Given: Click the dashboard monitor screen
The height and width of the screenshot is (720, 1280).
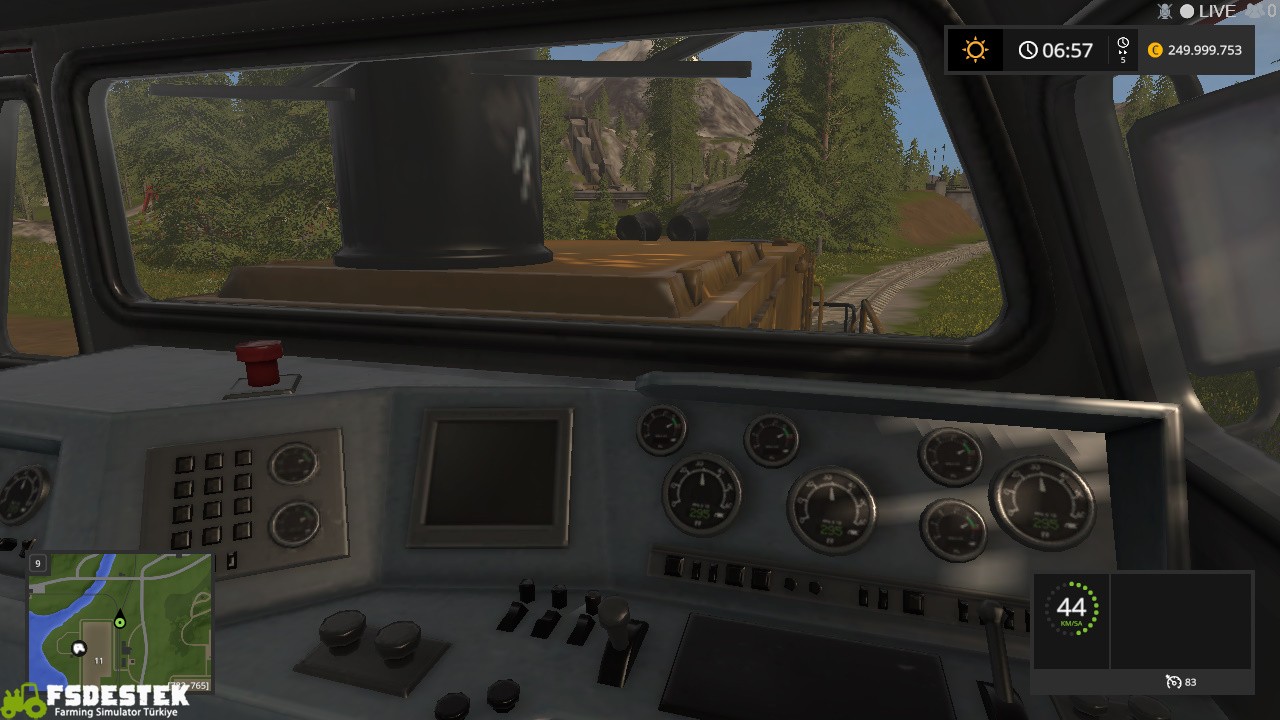Looking at the screenshot, I should pos(494,473).
